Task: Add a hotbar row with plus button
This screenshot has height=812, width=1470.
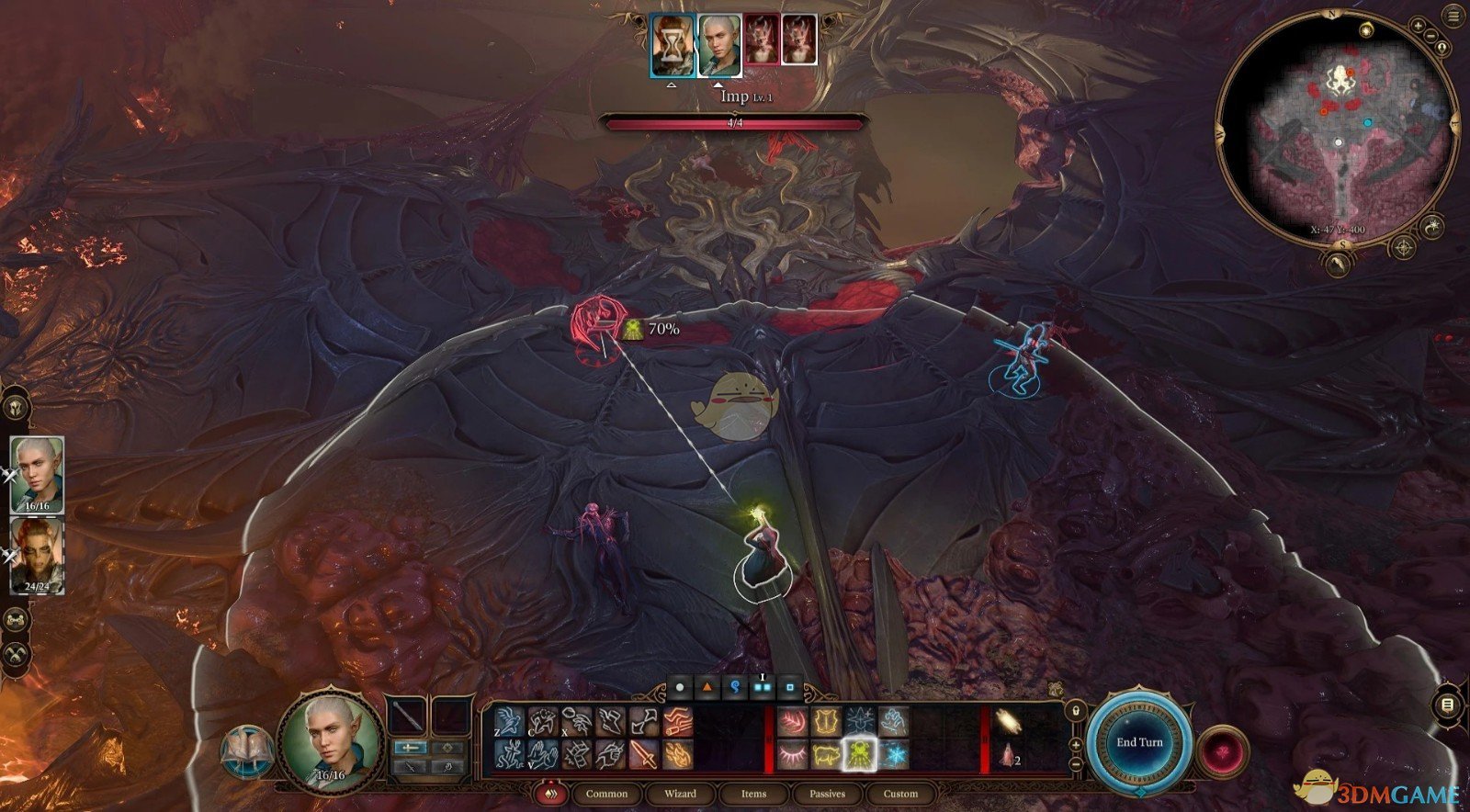Action: pos(1075,744)
